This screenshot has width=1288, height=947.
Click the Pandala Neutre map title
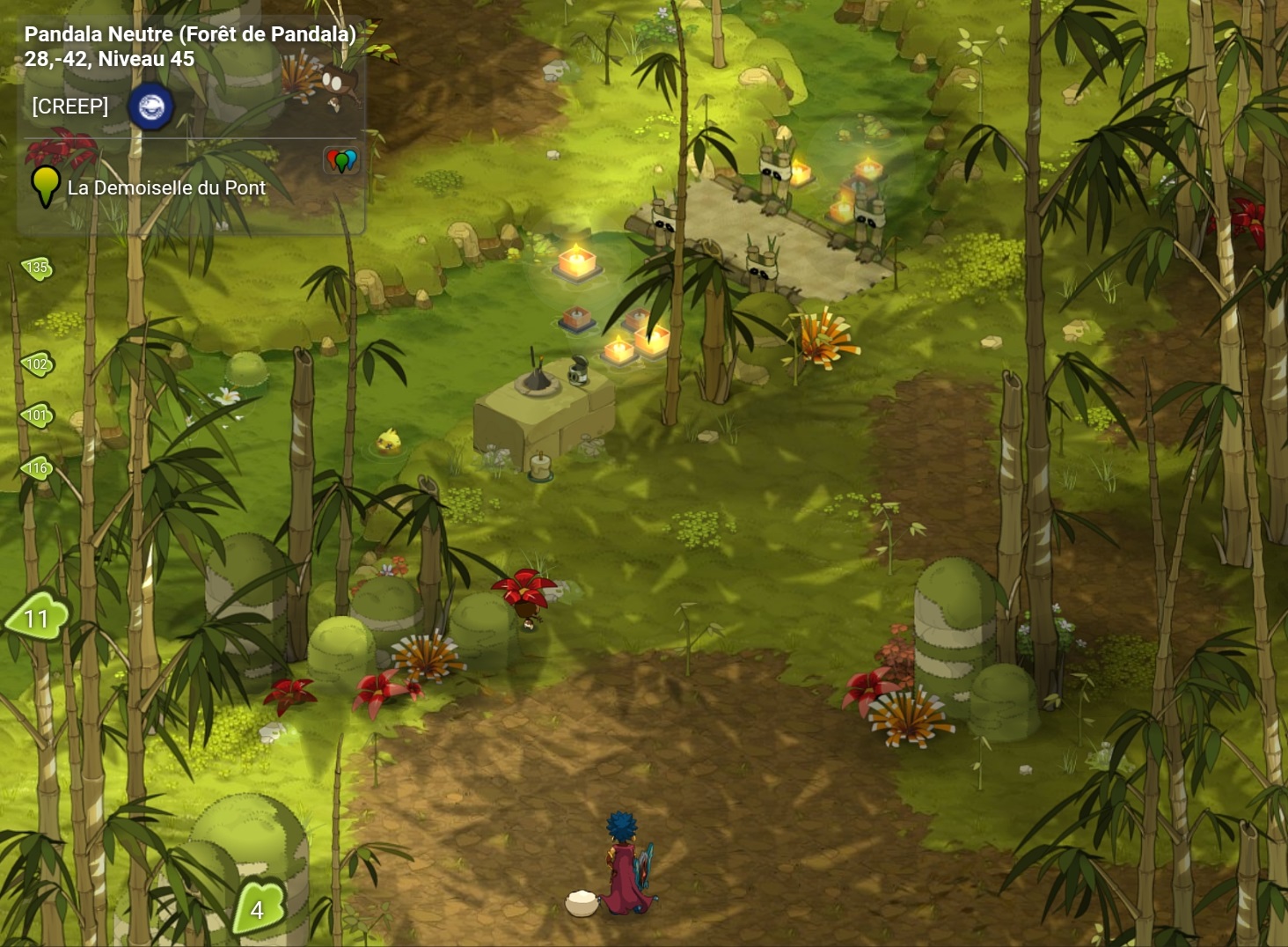190,34
